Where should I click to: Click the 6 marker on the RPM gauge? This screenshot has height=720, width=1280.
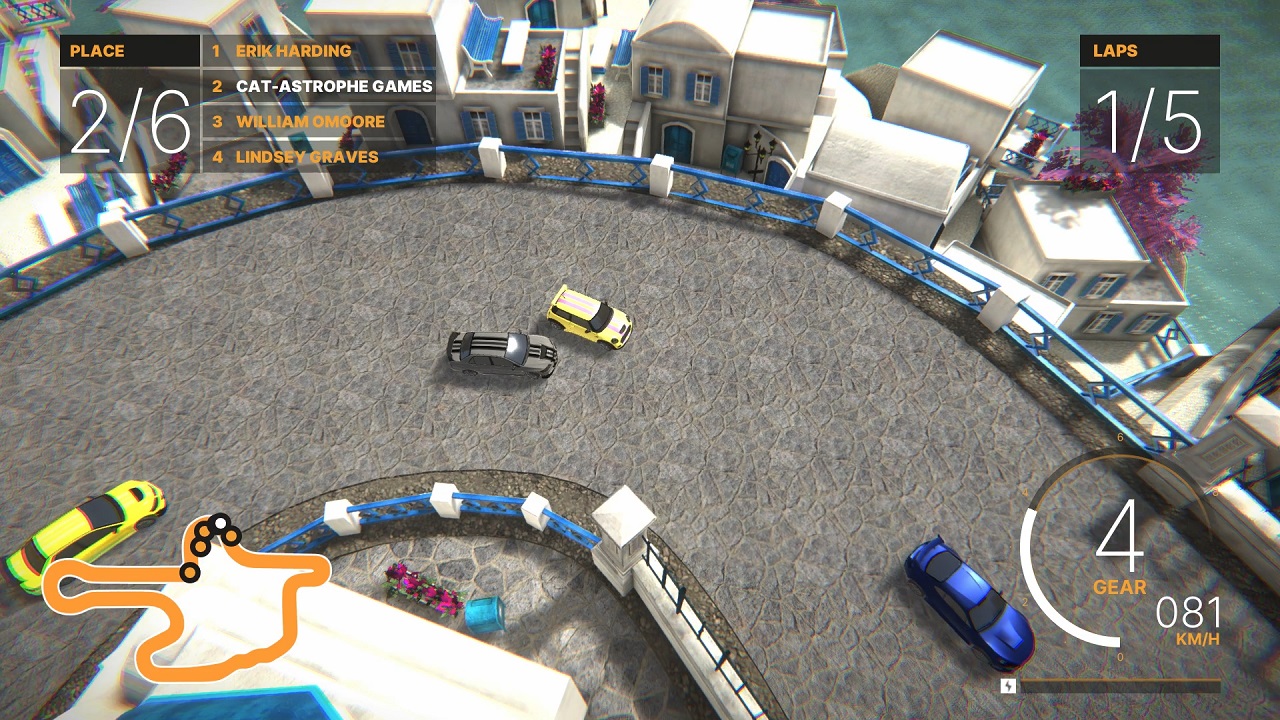tap(1118, 436)
